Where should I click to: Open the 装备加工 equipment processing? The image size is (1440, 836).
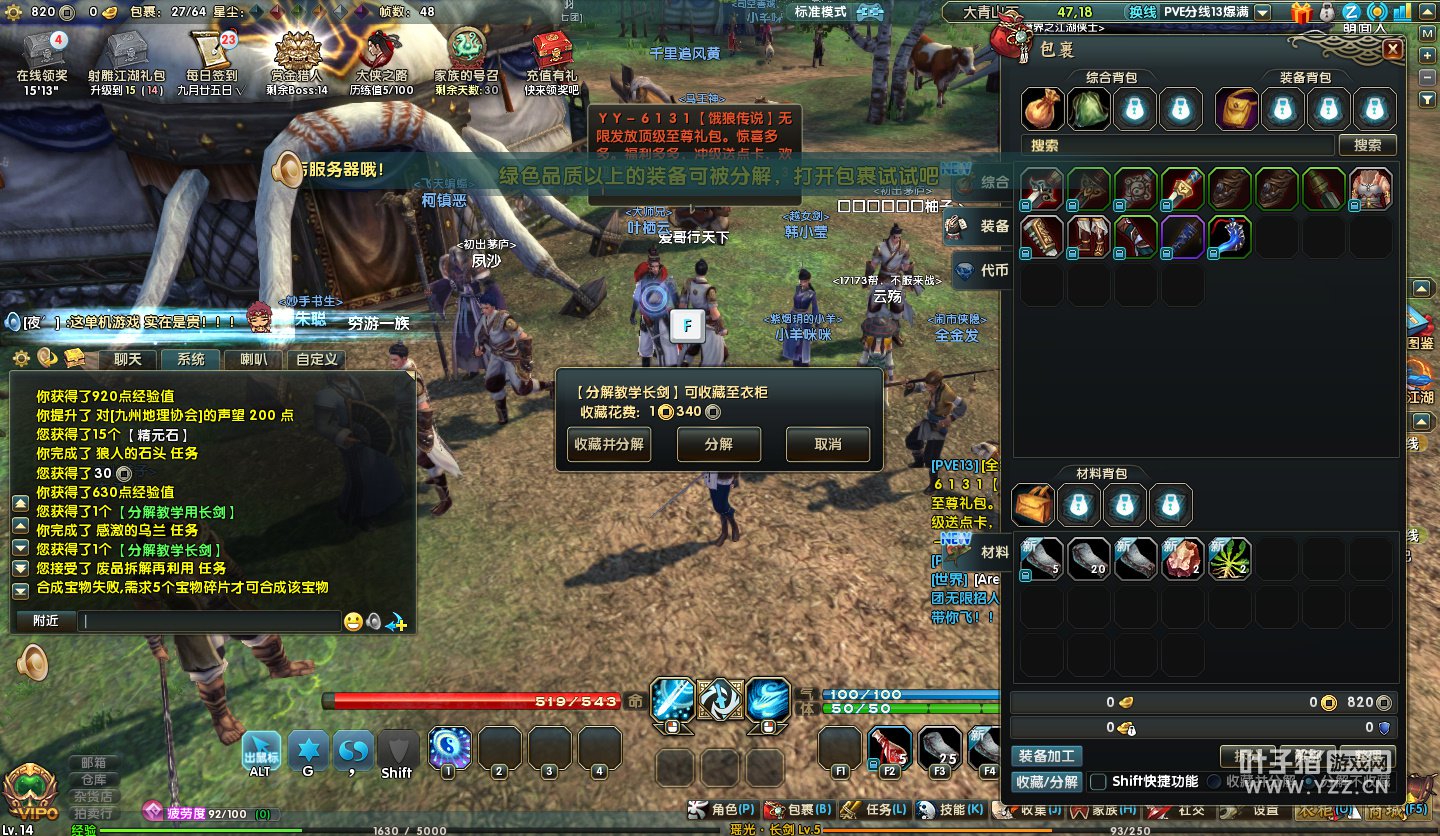pyautogui.click(x=1045, y=756)
